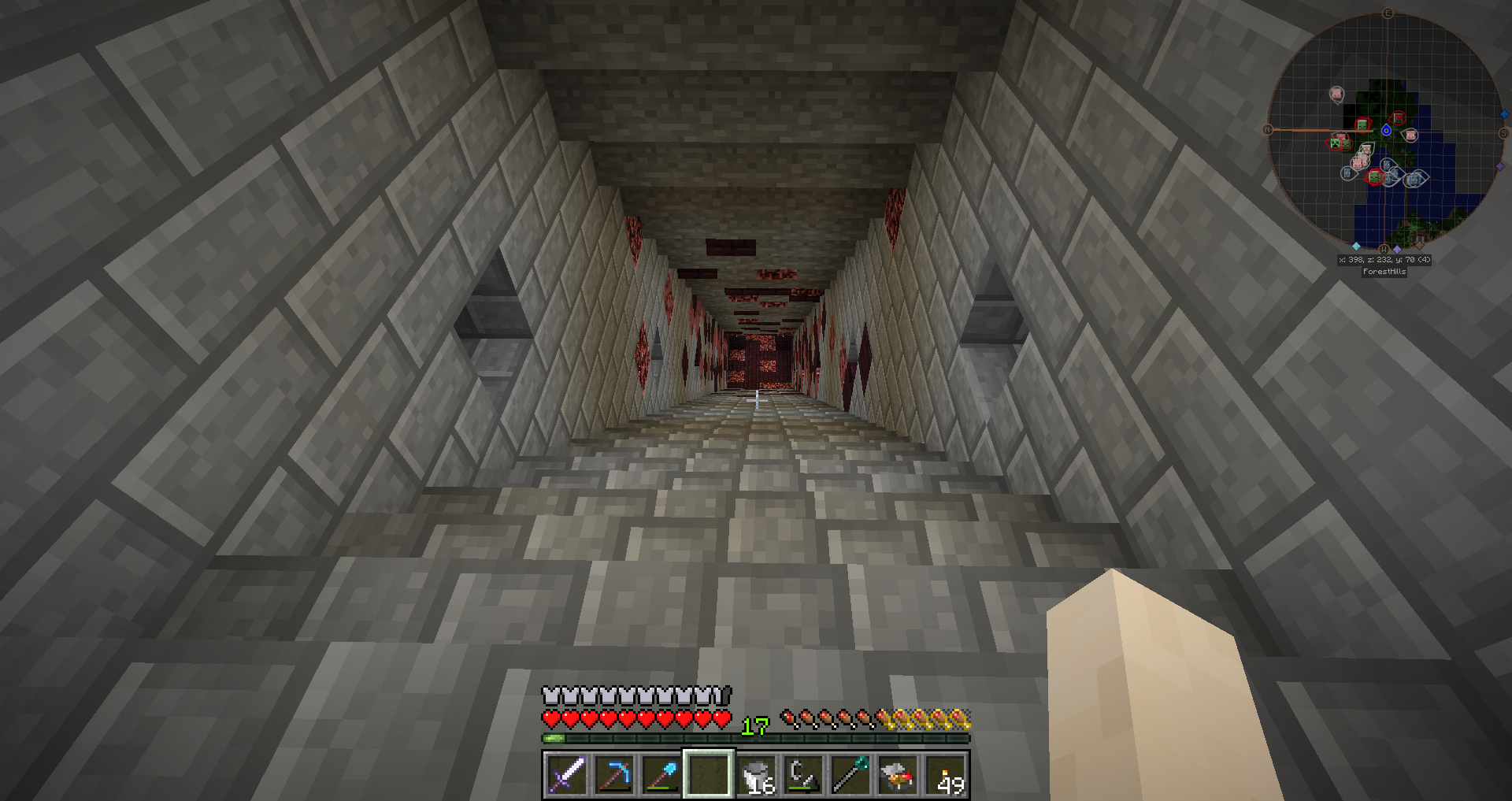Equip the teal-tipped staff
This screenshot has width=1512, height=801.
[x=851, y=774]
